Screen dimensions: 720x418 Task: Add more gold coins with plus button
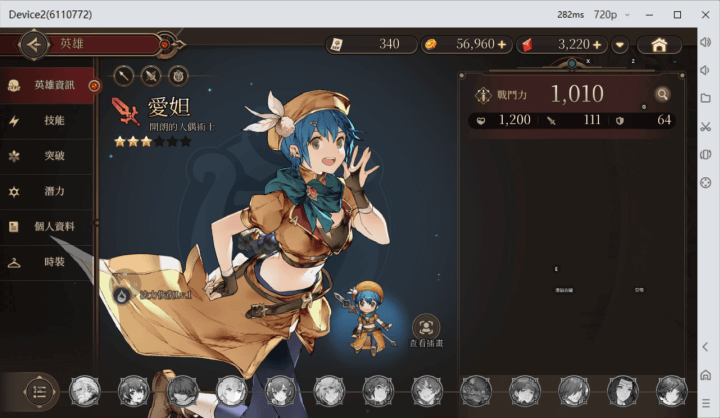(x=502, y=45)
